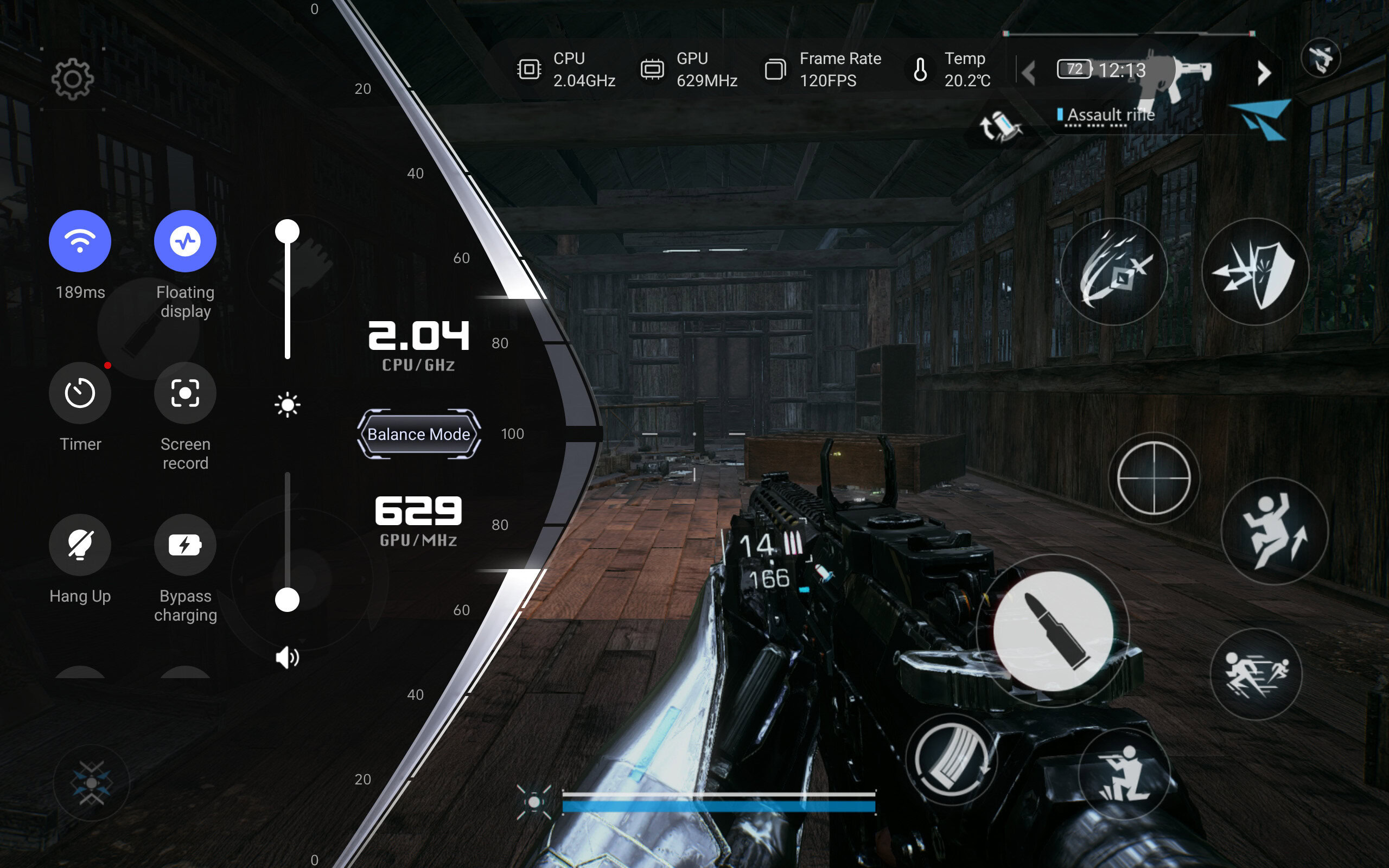Open the Timer tool
The height and width of the screenshot is (868, 1389).
tap(80, 393)
